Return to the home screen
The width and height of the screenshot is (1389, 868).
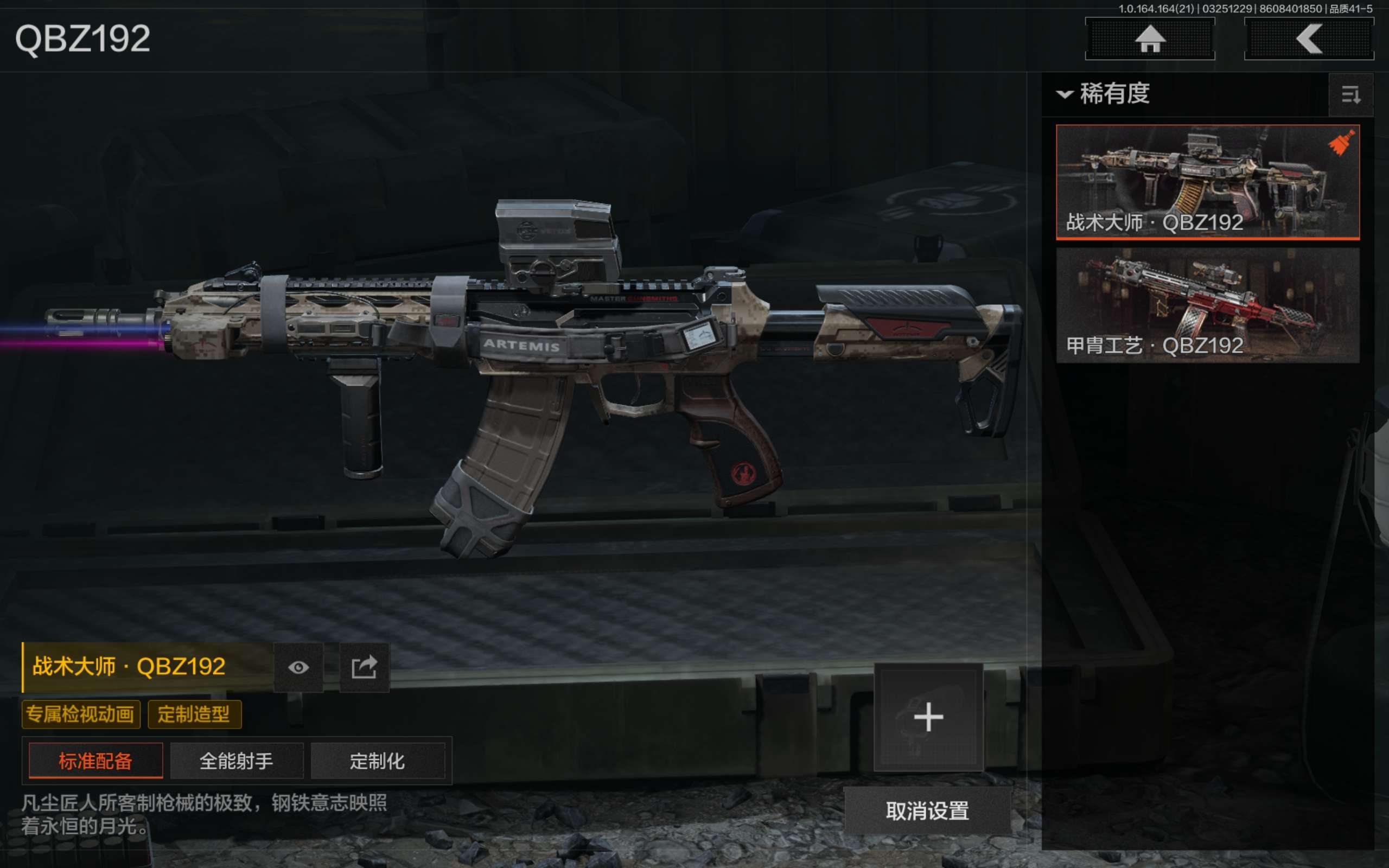1150,39
